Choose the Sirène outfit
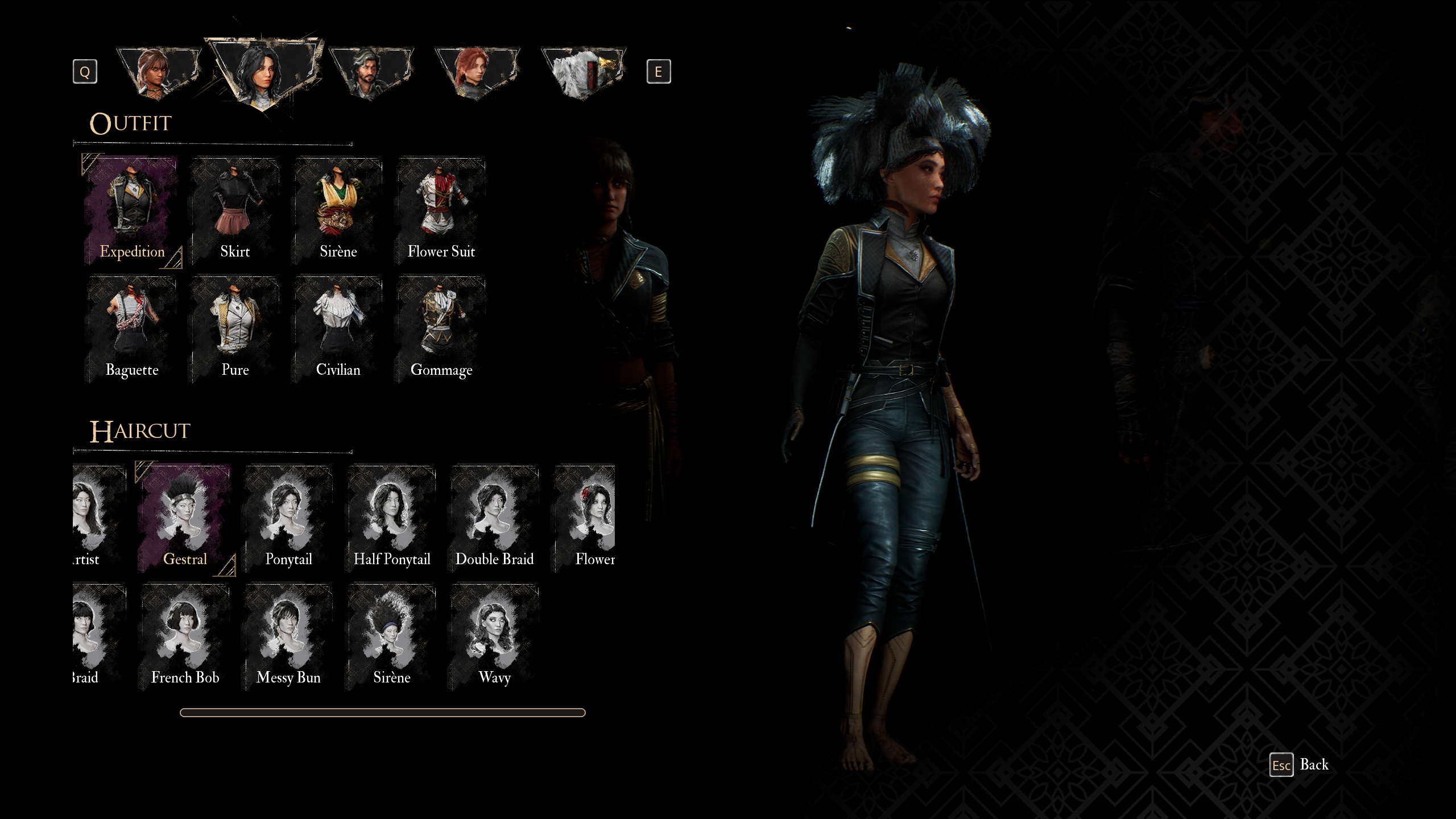 tap(338, 211)
